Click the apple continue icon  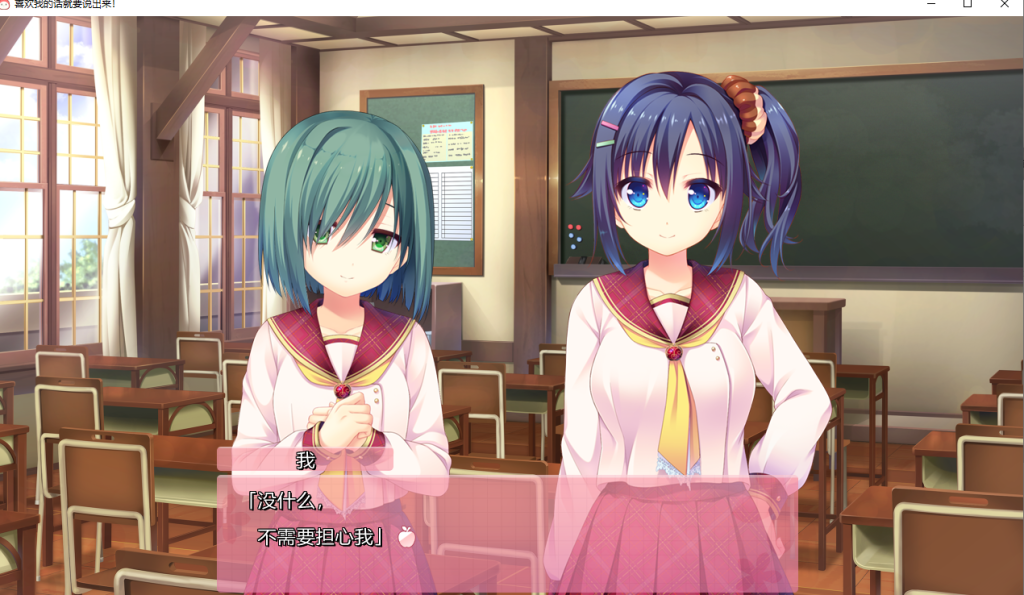(x=406, y=537)
